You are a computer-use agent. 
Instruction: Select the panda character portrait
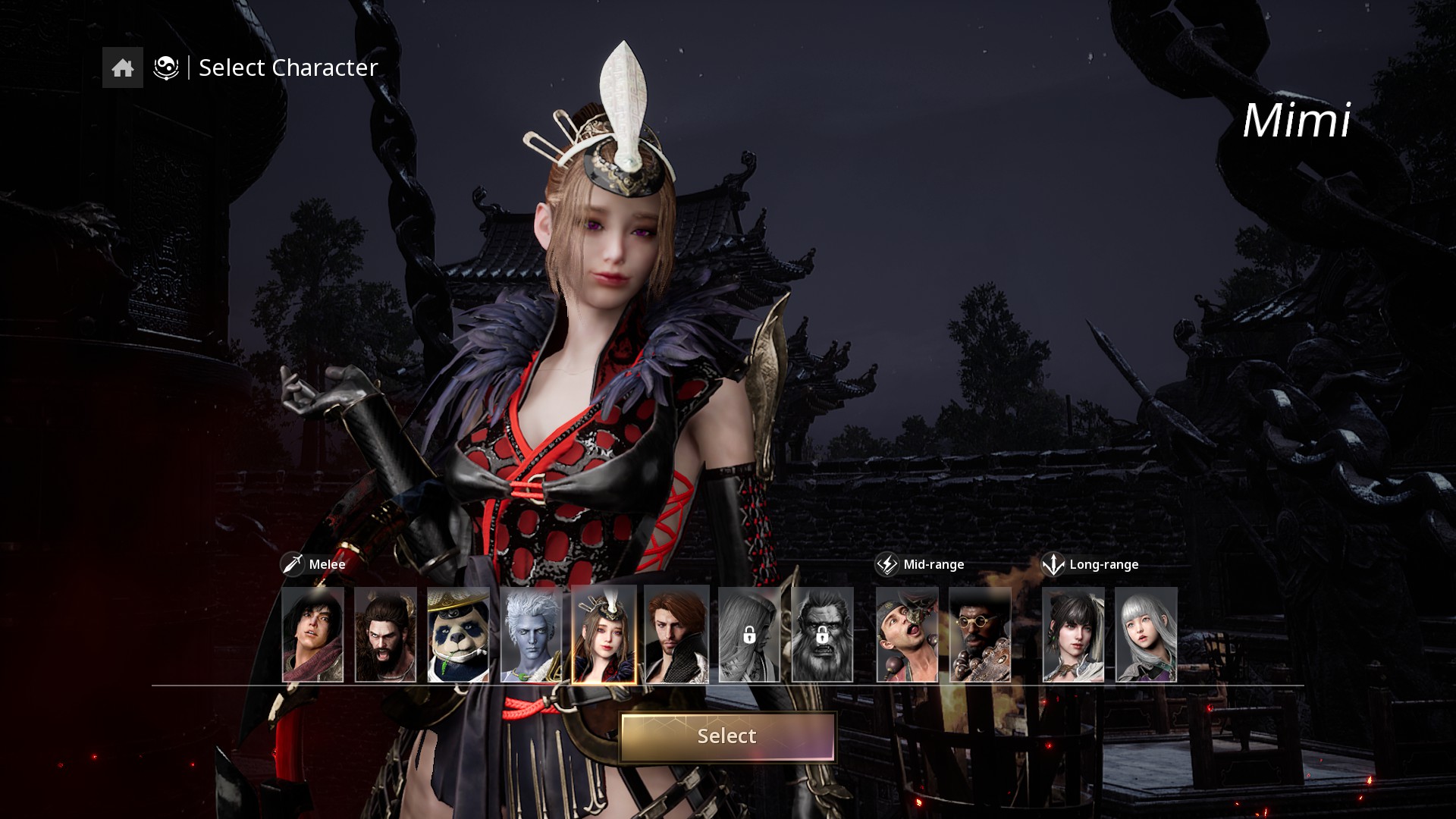point(458,635)
